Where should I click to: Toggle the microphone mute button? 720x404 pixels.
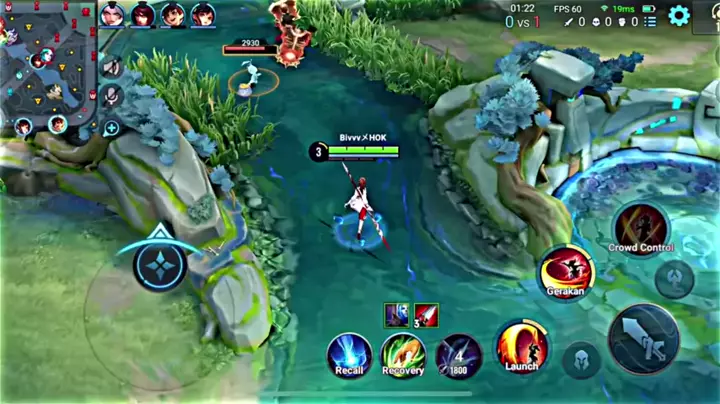pos(112,97)
